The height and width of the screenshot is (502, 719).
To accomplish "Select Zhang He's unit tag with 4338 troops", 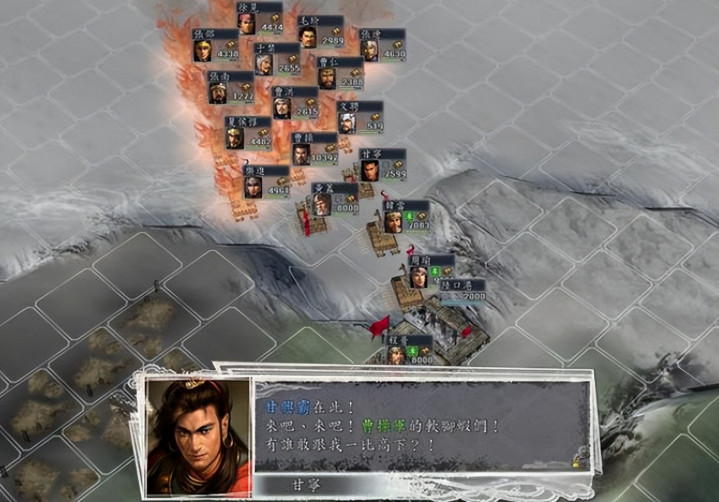I will coord(216,45).
